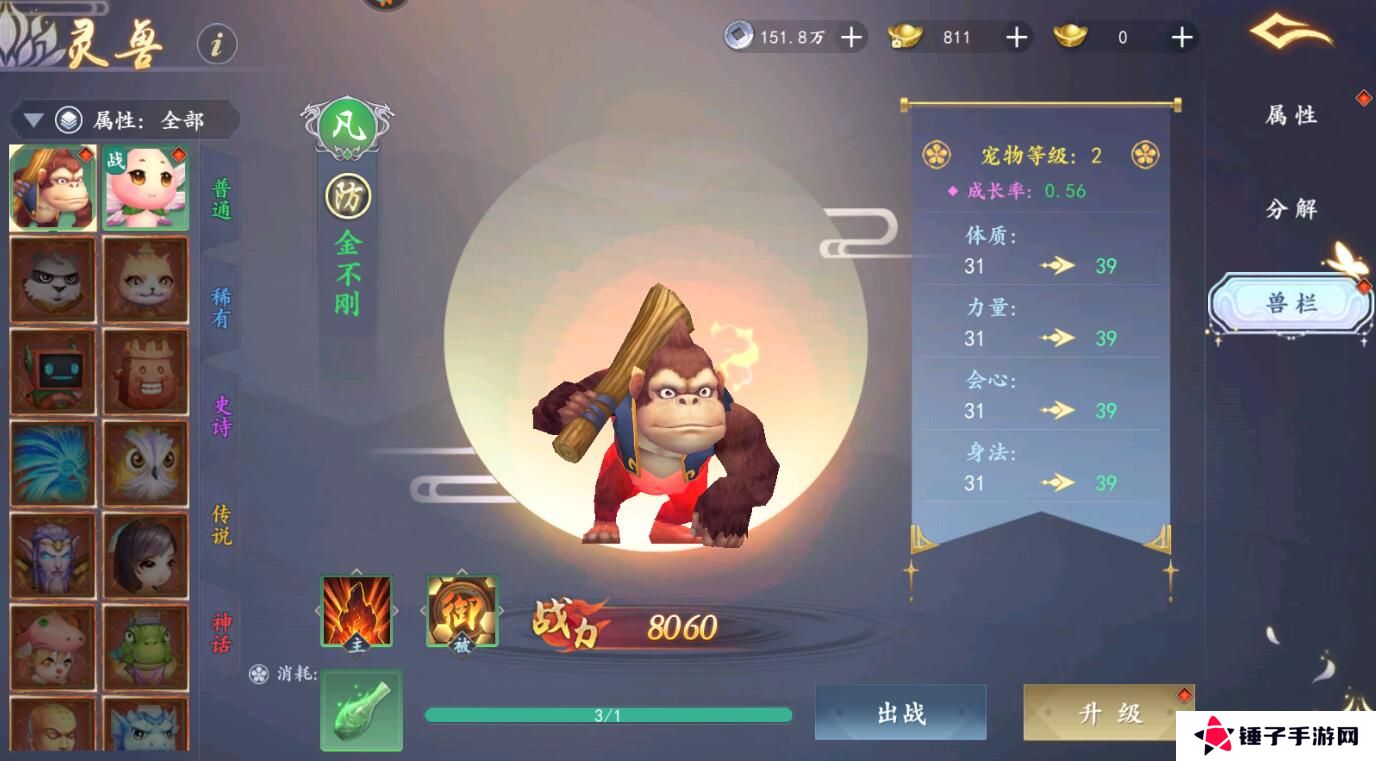Open the 属性 menu on the right
Viewport: 1376px width, 761px height.
(x=1294, y=116)
